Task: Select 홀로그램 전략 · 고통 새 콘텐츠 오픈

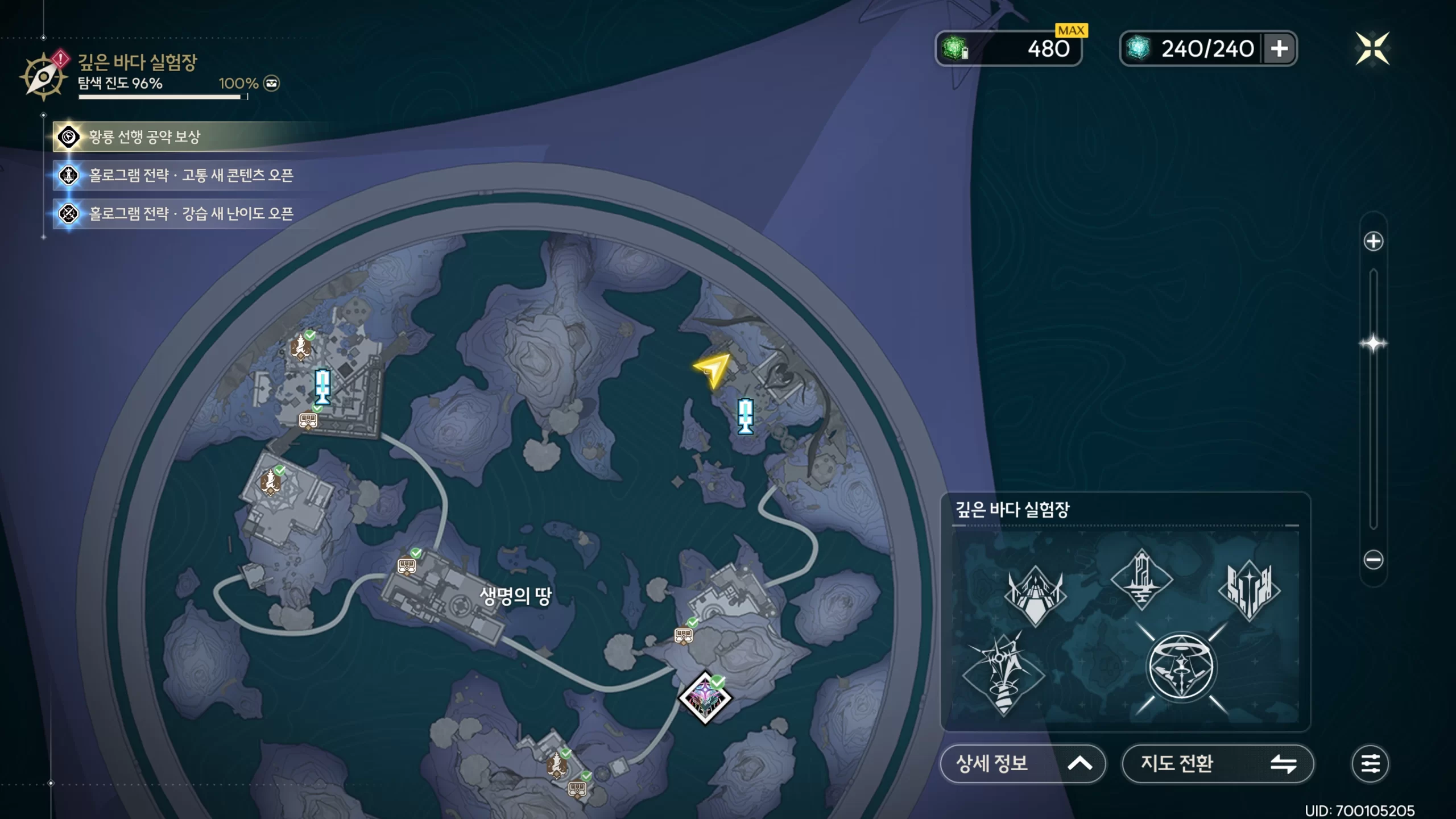Action: [191, 175]
